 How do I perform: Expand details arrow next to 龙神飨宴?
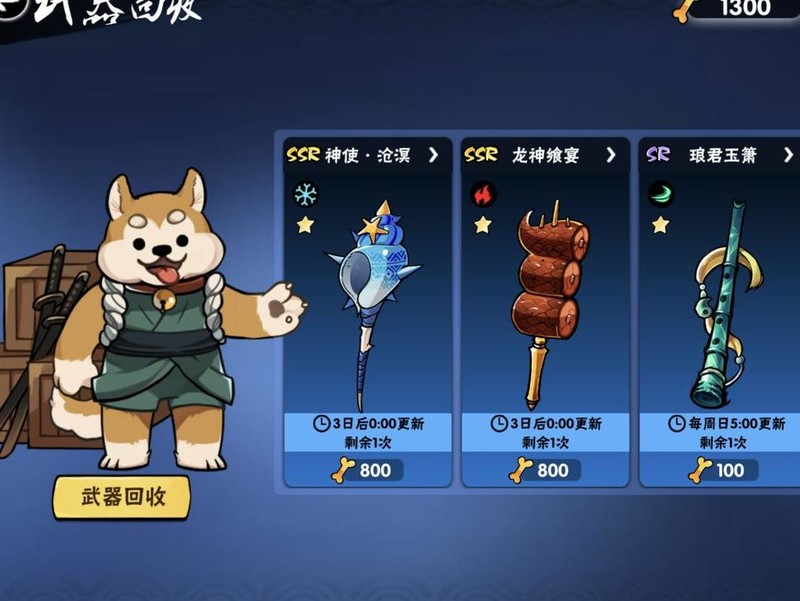[611, 155]
